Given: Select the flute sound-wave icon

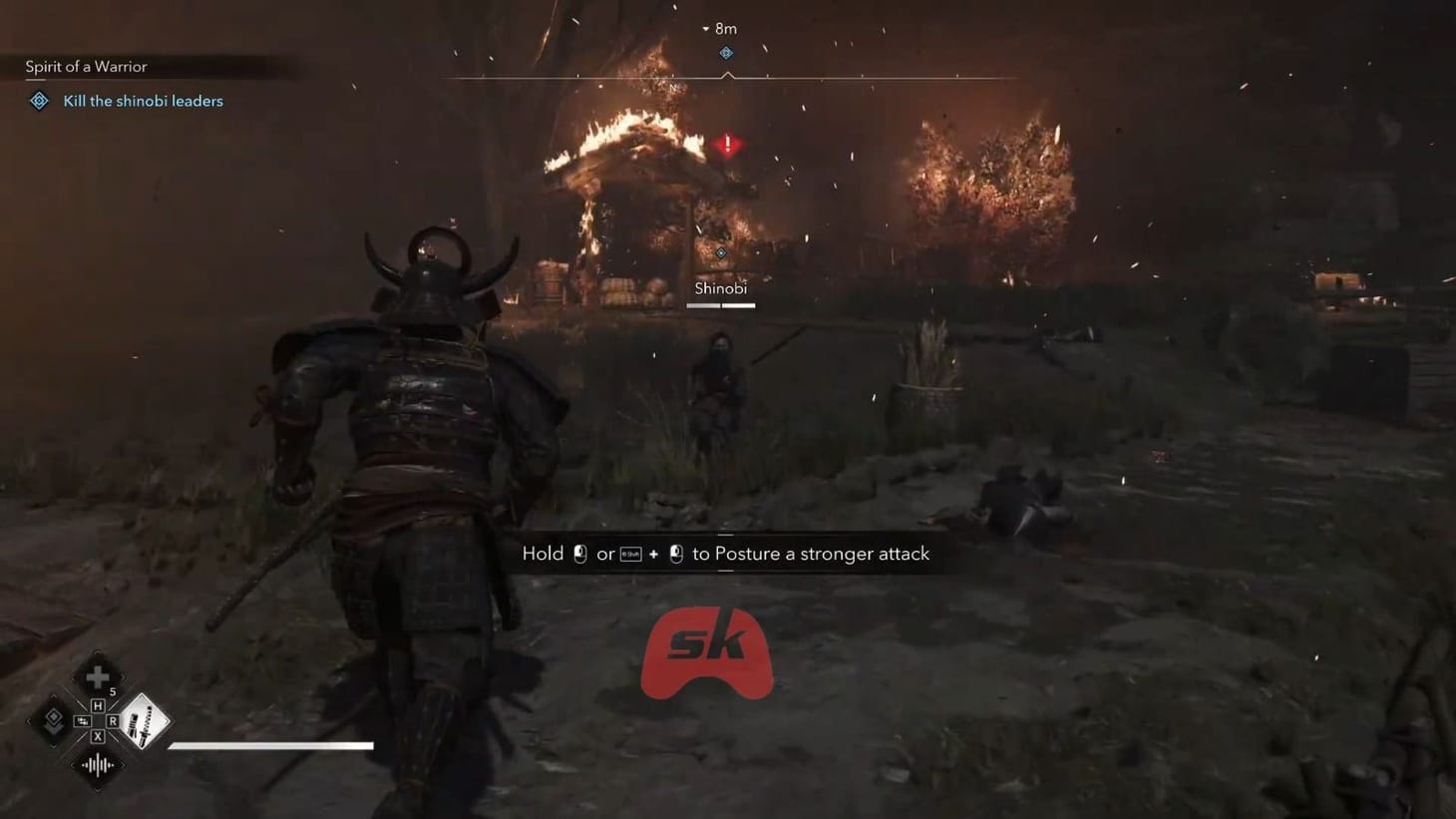Looking at the screenshot, I should point(97,764).
